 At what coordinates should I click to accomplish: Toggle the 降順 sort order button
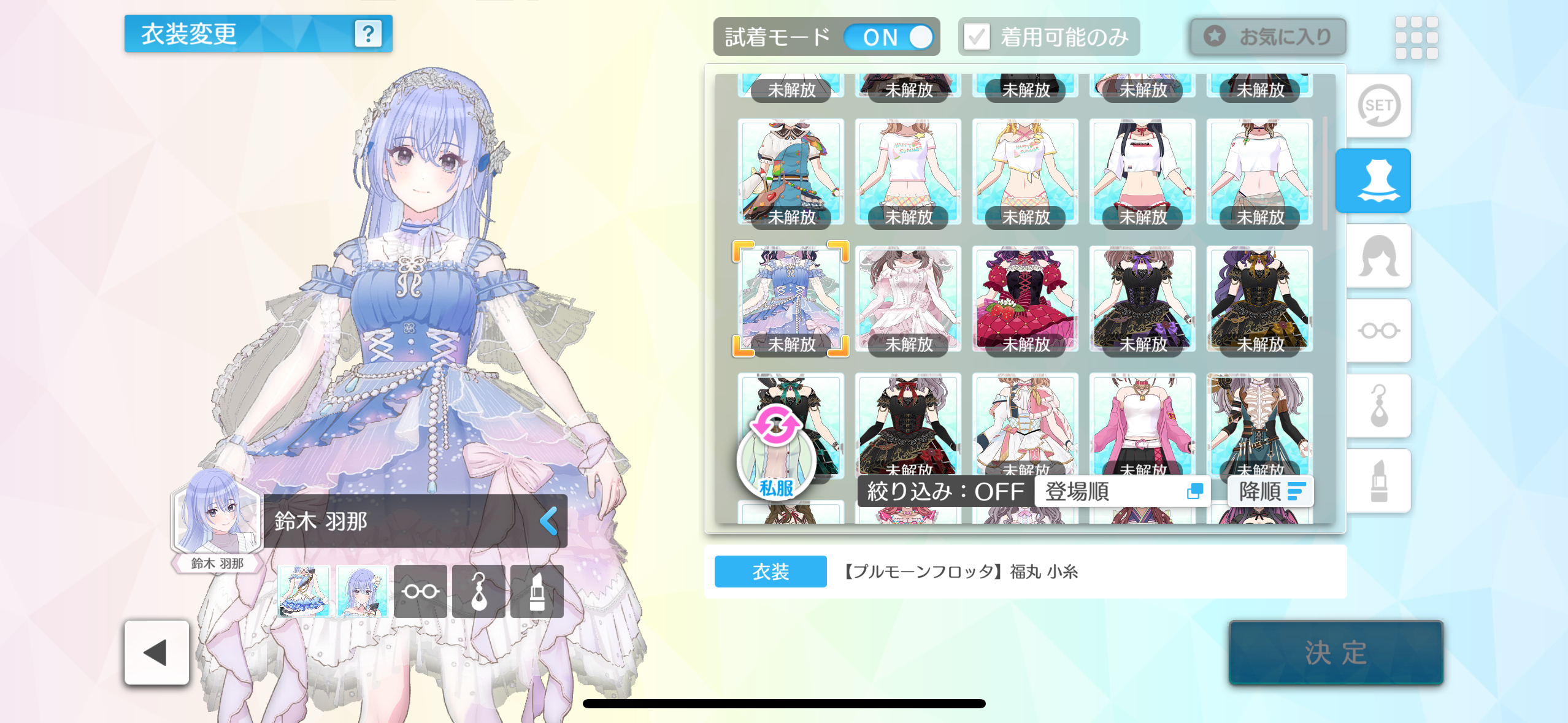1270,492
